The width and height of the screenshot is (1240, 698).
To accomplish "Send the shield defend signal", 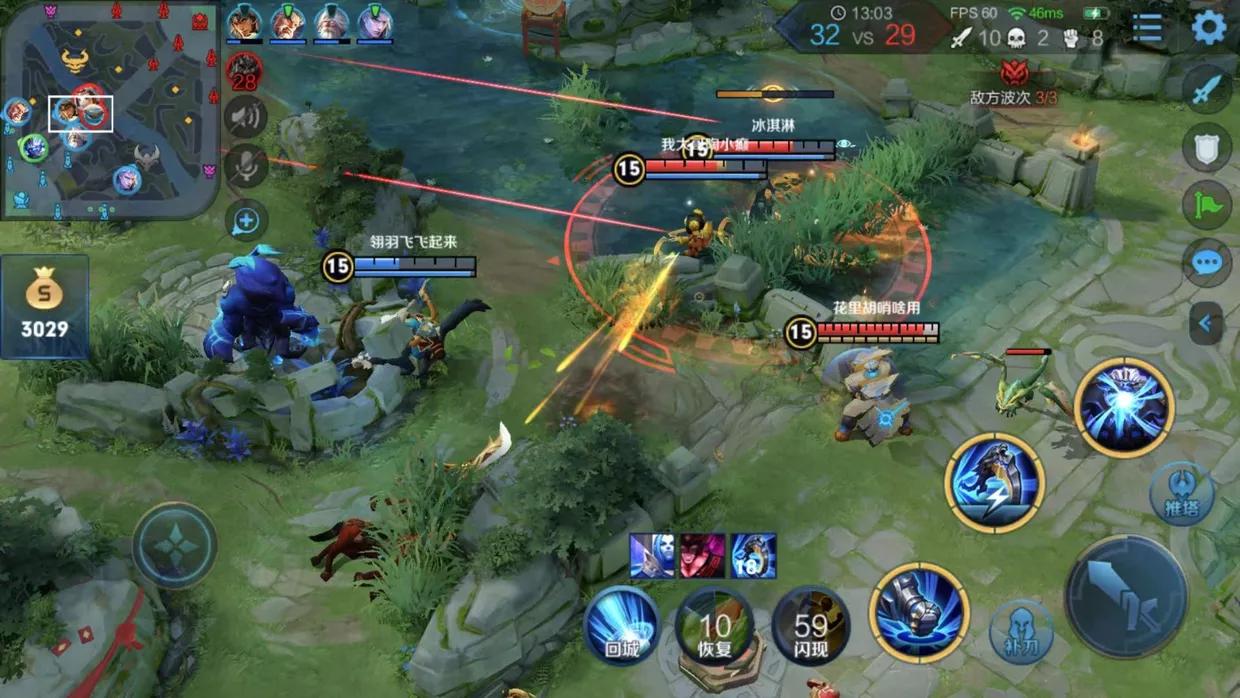I will (1207, 148).
